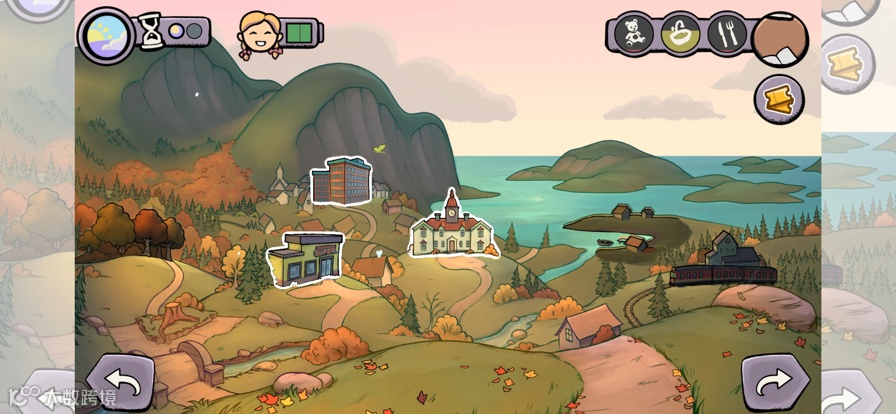Select the teddy bear need icon
This screenshot has width=896, height=414.
point(633,35)
